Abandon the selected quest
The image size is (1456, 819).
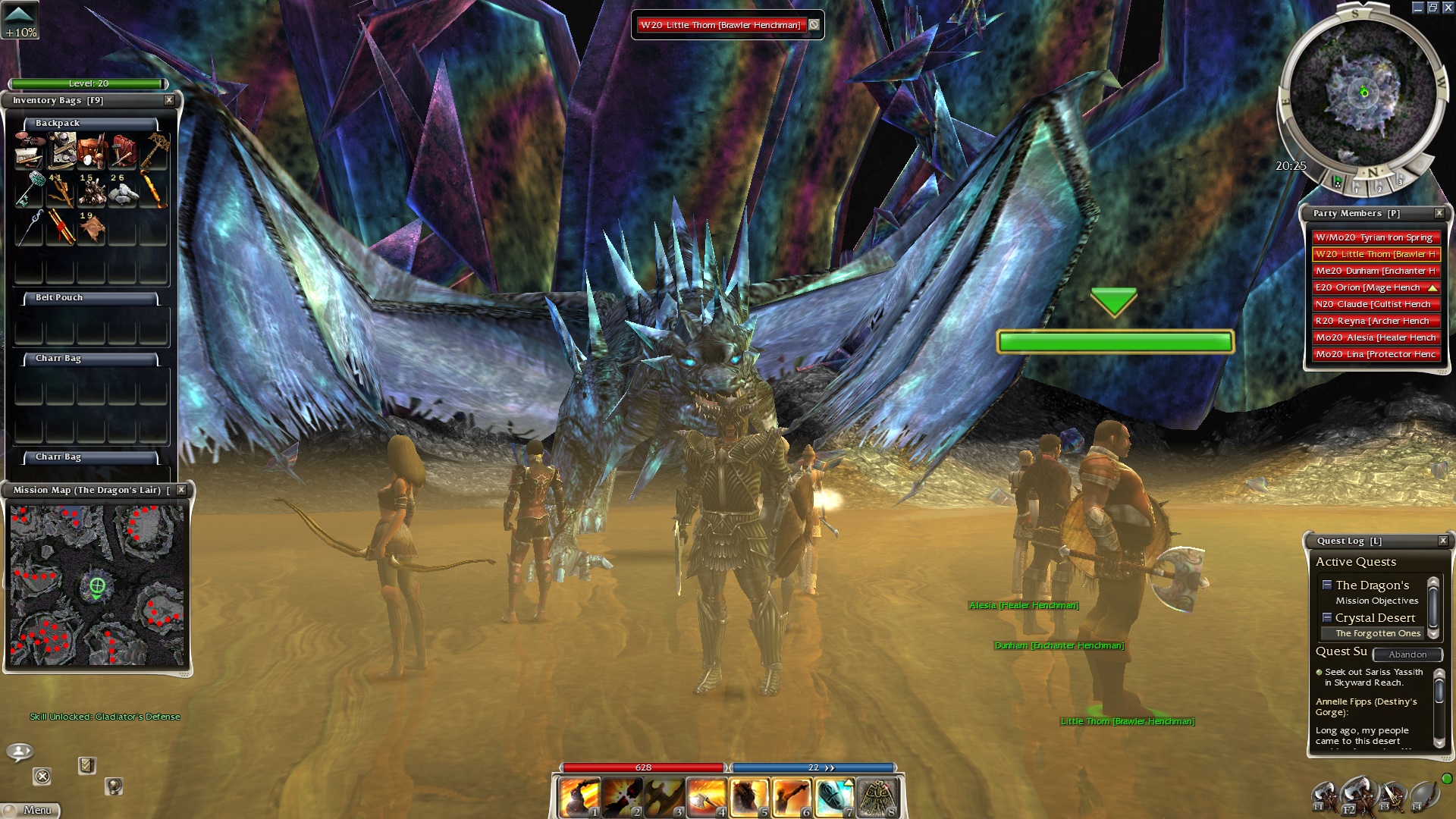[1407, 654]
